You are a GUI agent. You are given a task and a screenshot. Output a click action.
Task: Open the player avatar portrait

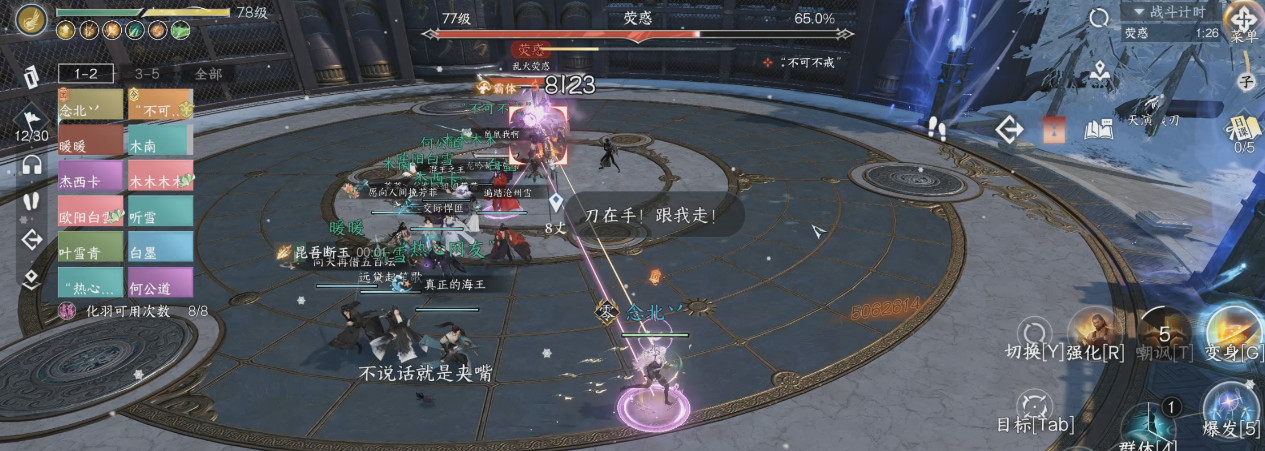click(31, 19)
